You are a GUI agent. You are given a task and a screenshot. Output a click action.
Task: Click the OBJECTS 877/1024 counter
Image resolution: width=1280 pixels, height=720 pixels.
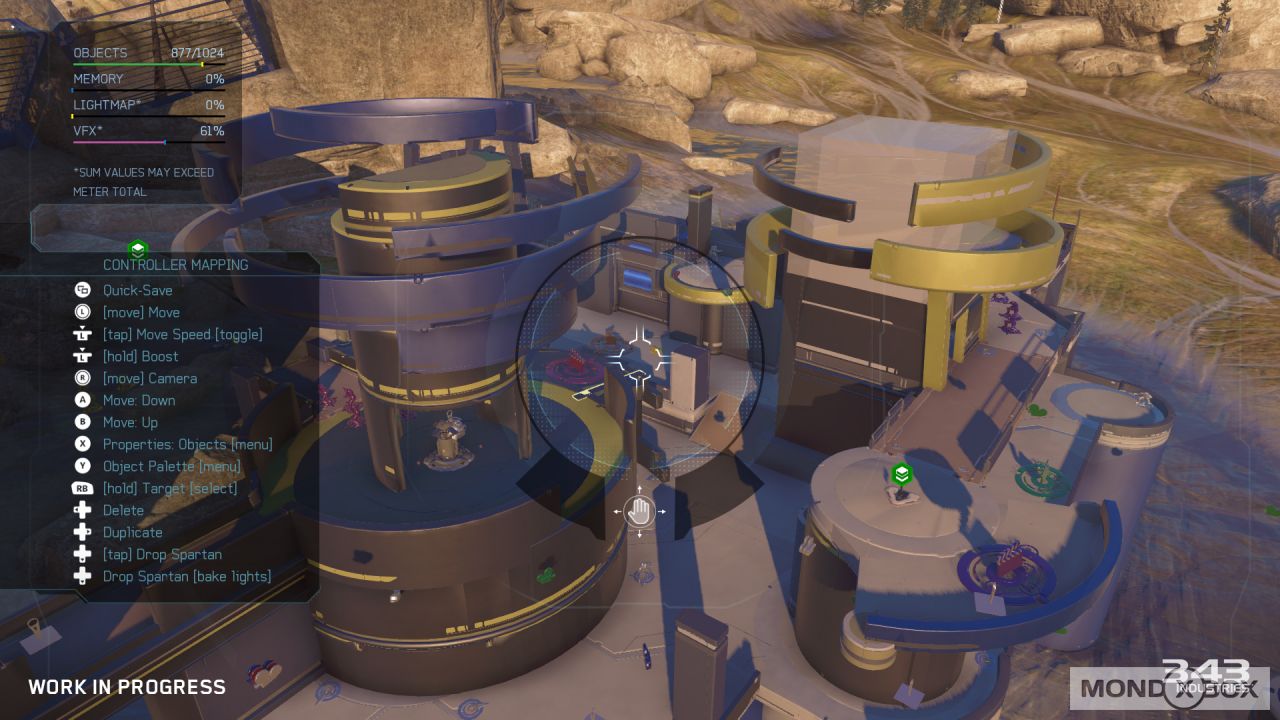pos(148,53)
